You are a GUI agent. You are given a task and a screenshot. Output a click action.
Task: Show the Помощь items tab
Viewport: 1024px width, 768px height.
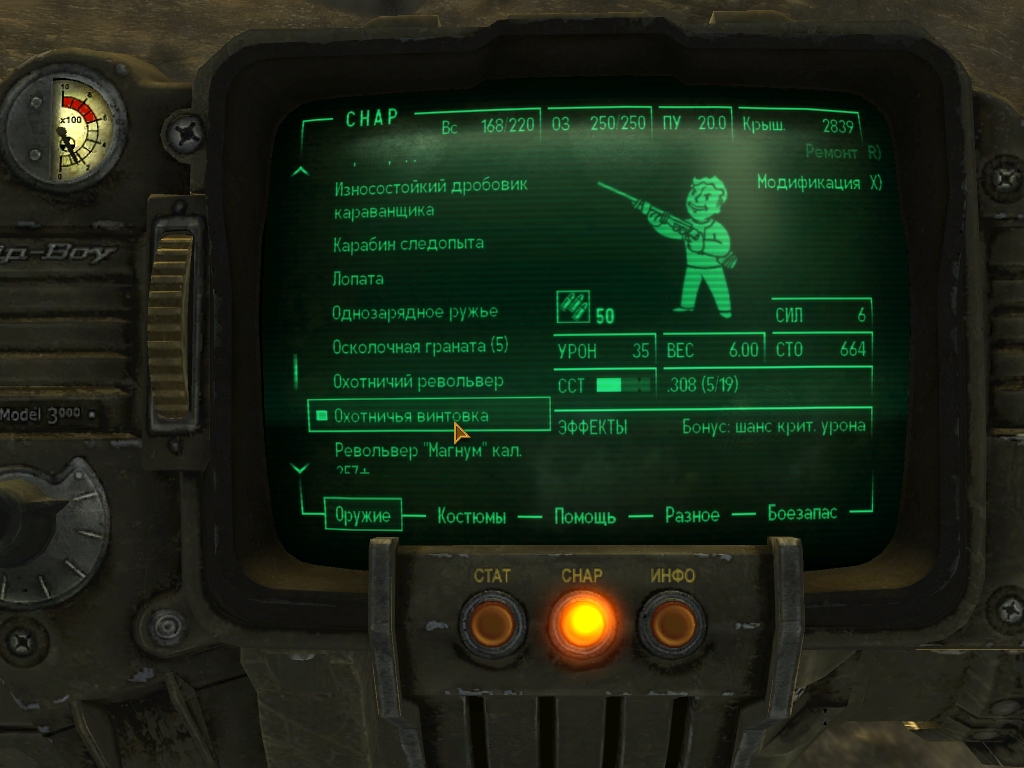click(x=585, y=517)
